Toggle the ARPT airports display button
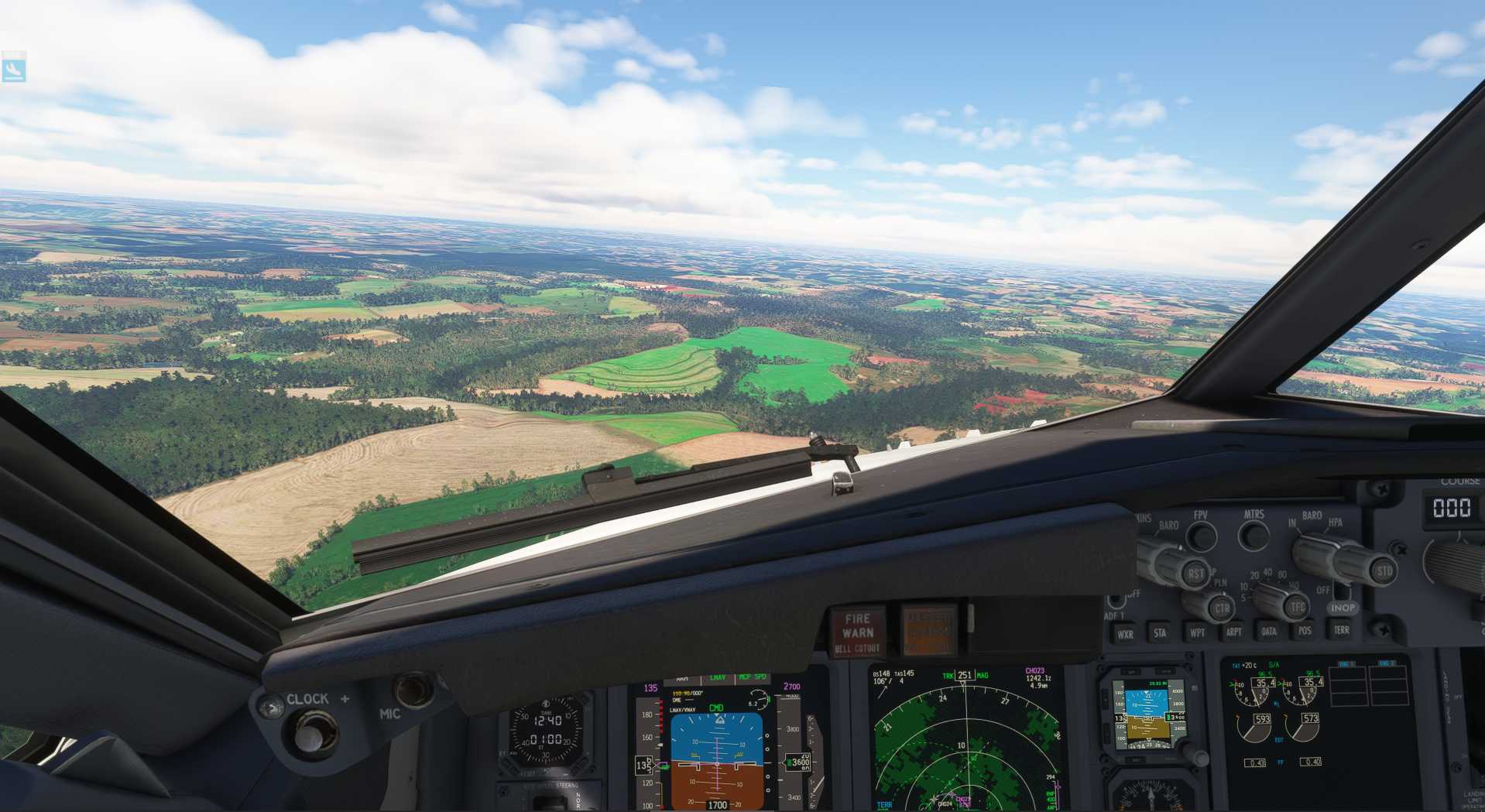 click(1233, 631)
